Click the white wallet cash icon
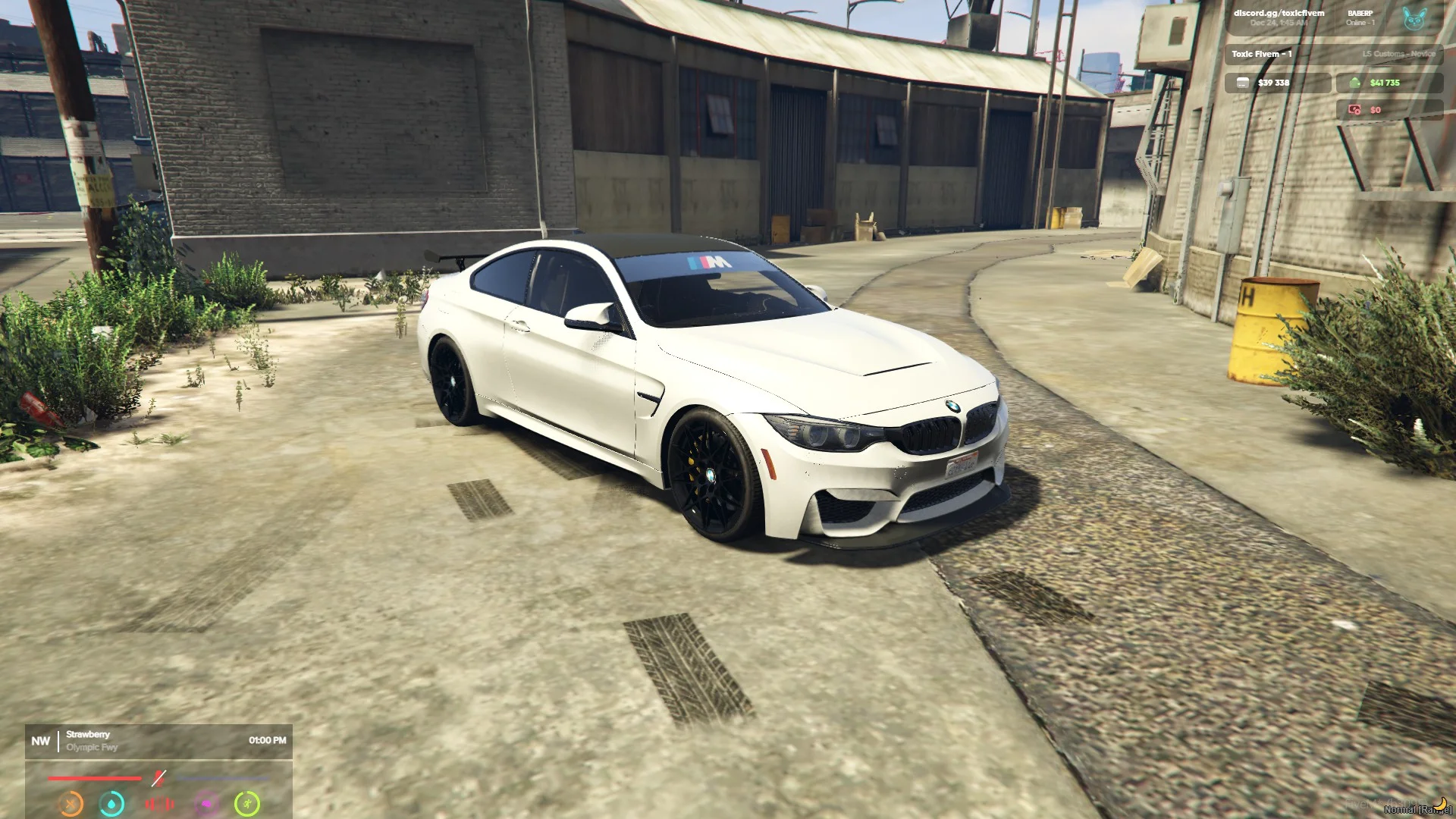 click(1242, 83)
